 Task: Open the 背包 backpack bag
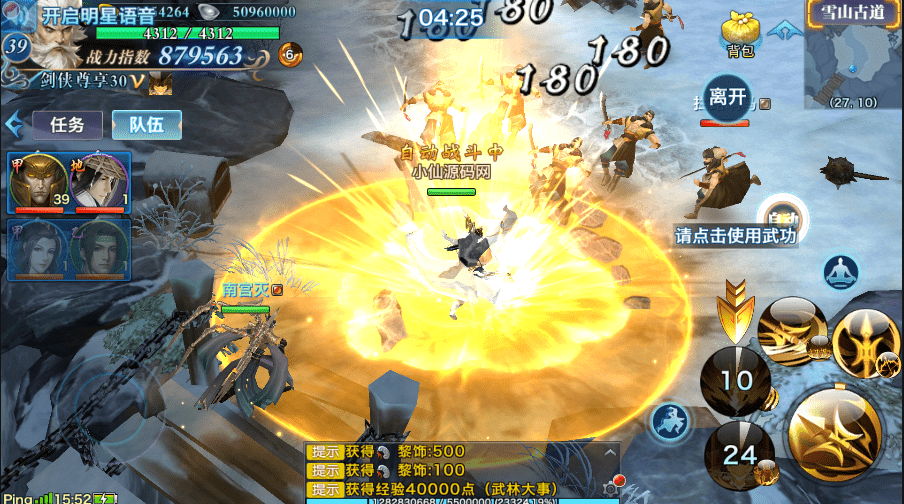pos(740,33)
